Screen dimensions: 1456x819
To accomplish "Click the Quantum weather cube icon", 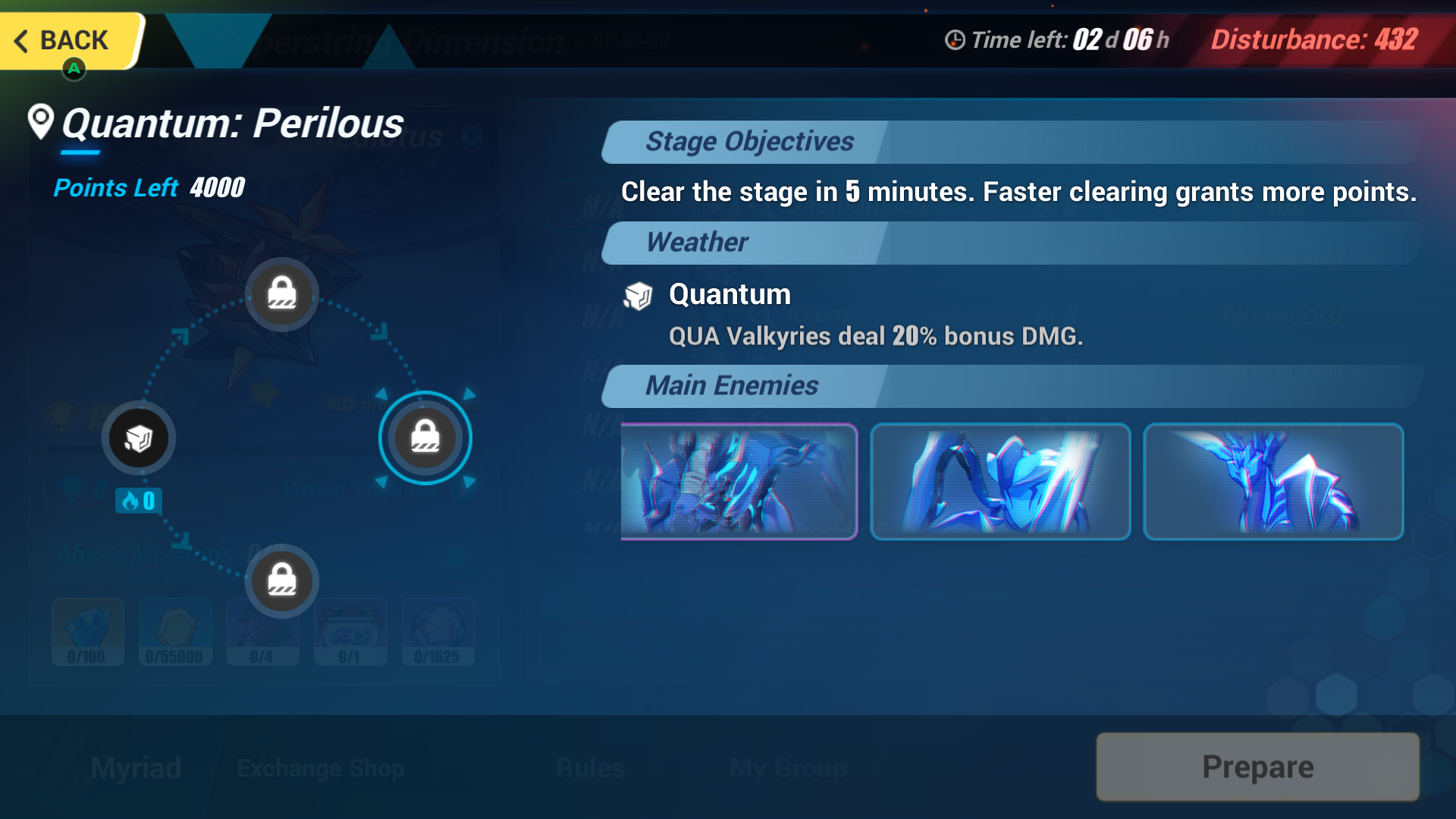I will click(x=638, y=297).
